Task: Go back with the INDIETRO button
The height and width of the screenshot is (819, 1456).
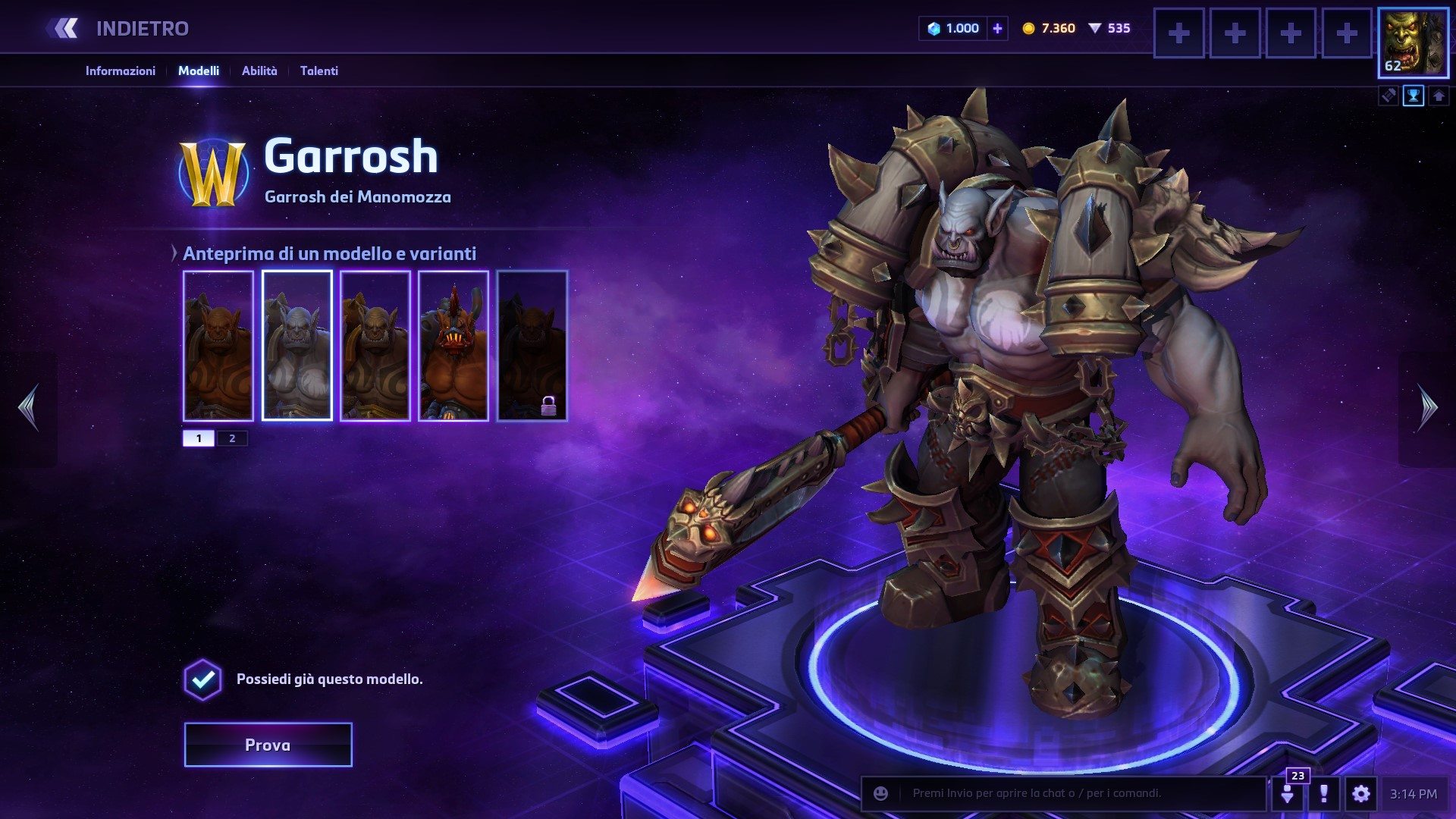Action: tap(121, 29)
